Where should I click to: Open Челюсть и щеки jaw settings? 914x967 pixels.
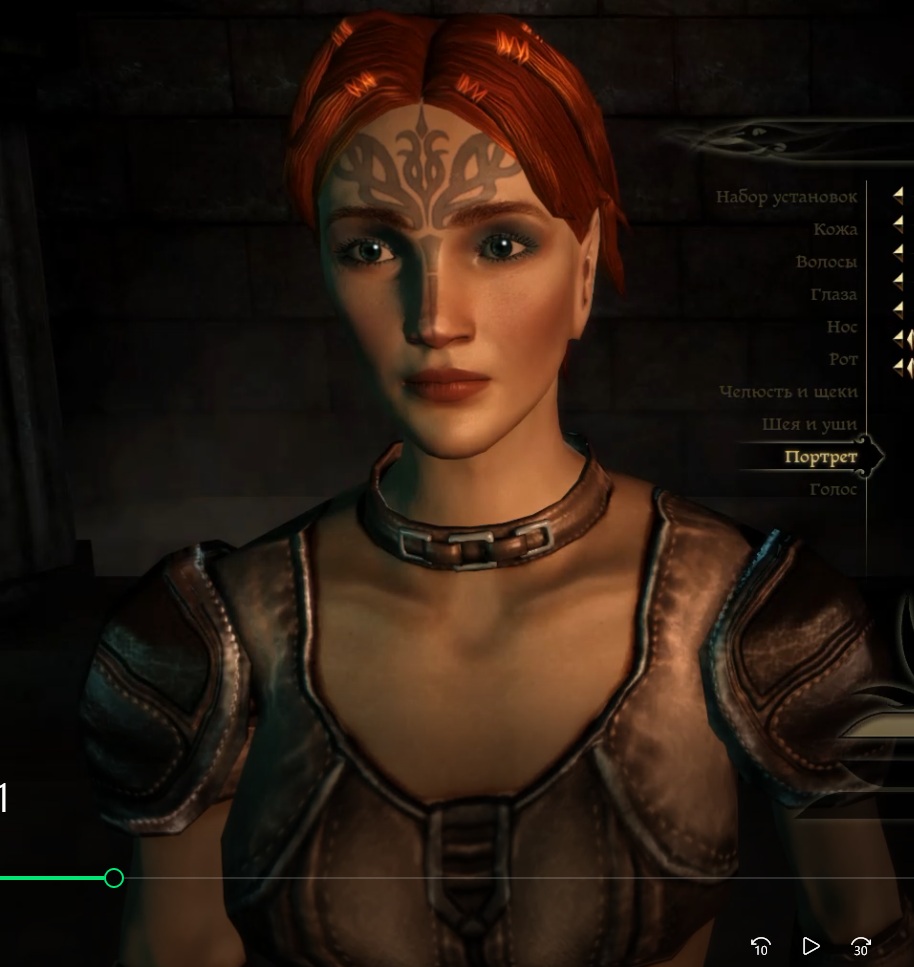[x=788, y=392]
